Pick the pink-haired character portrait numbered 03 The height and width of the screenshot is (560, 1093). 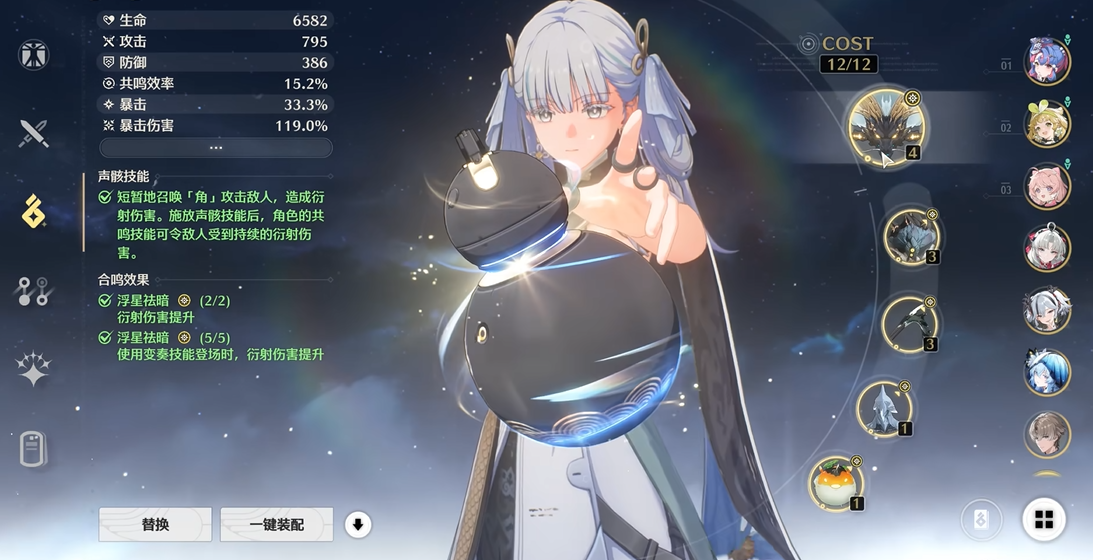tap(1047, 187)
